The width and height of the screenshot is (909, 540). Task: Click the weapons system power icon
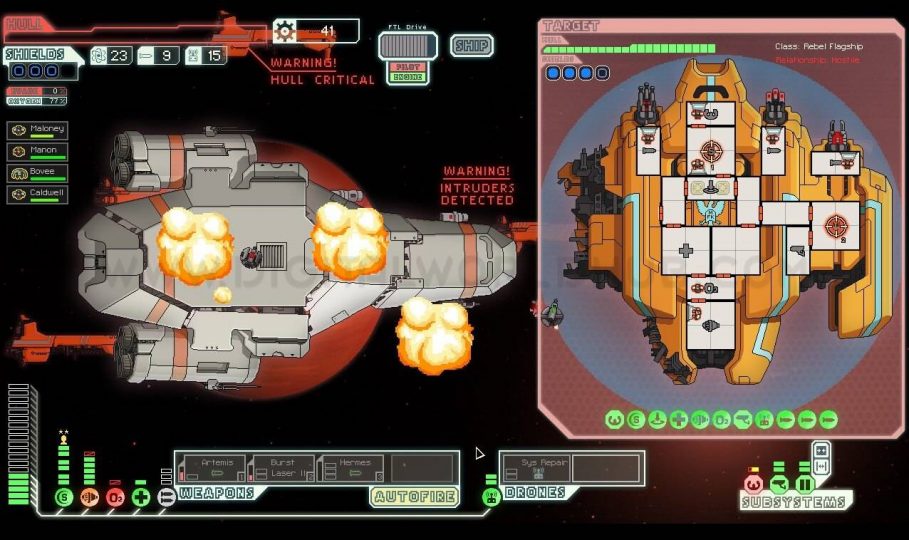pyautogui.click(x=166, y=497)
